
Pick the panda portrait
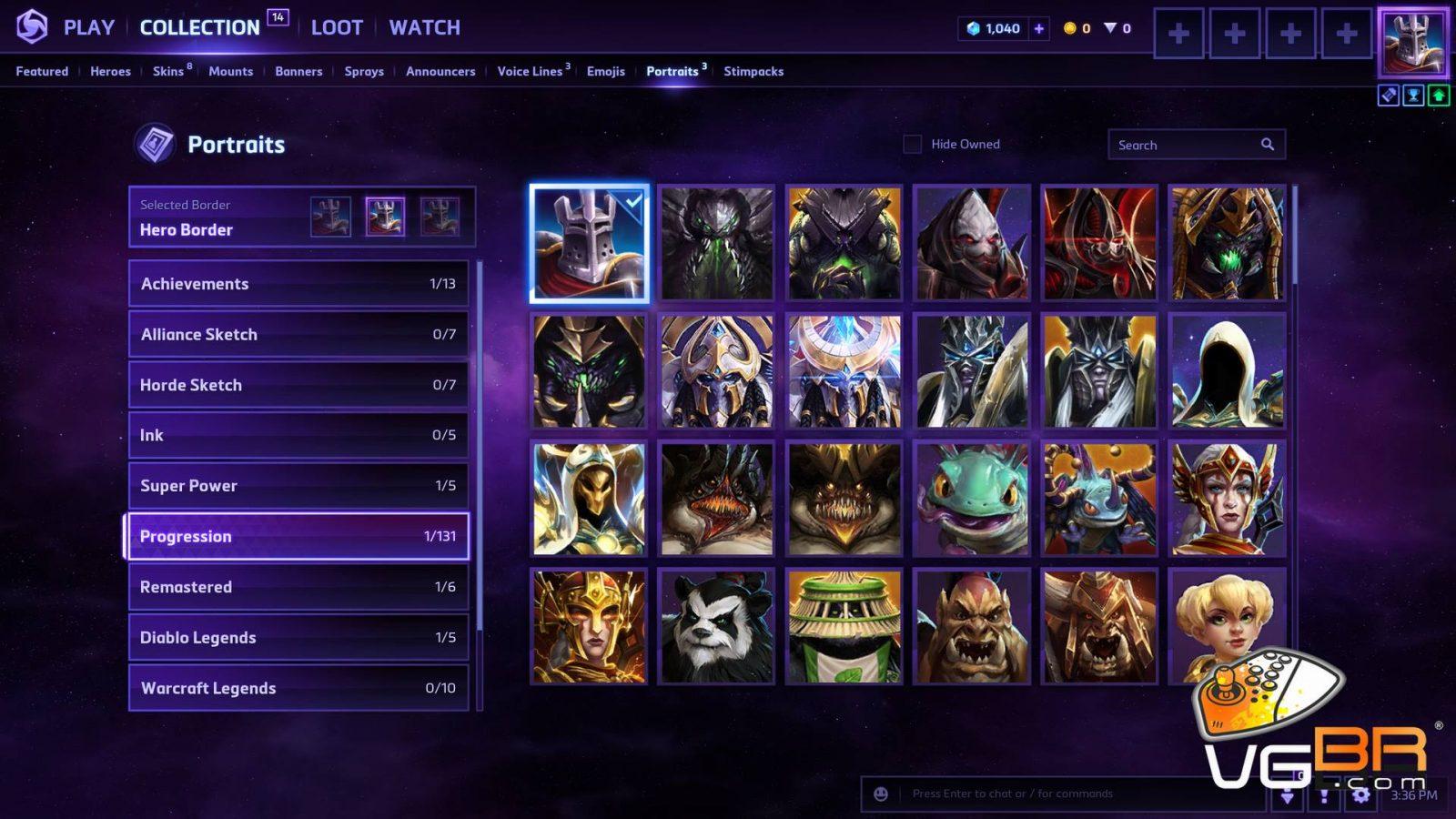pos(717,627)
